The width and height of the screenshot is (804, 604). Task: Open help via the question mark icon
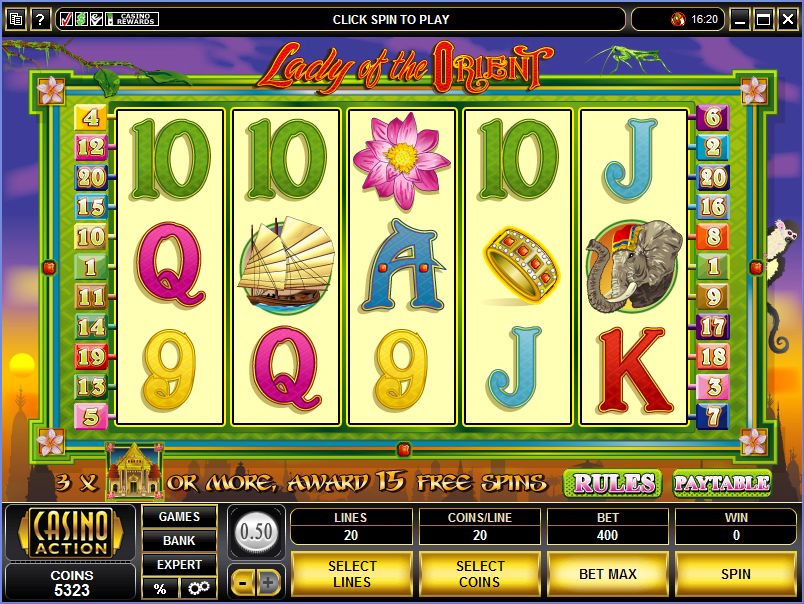pyautogui.click(x=41, y=19)
